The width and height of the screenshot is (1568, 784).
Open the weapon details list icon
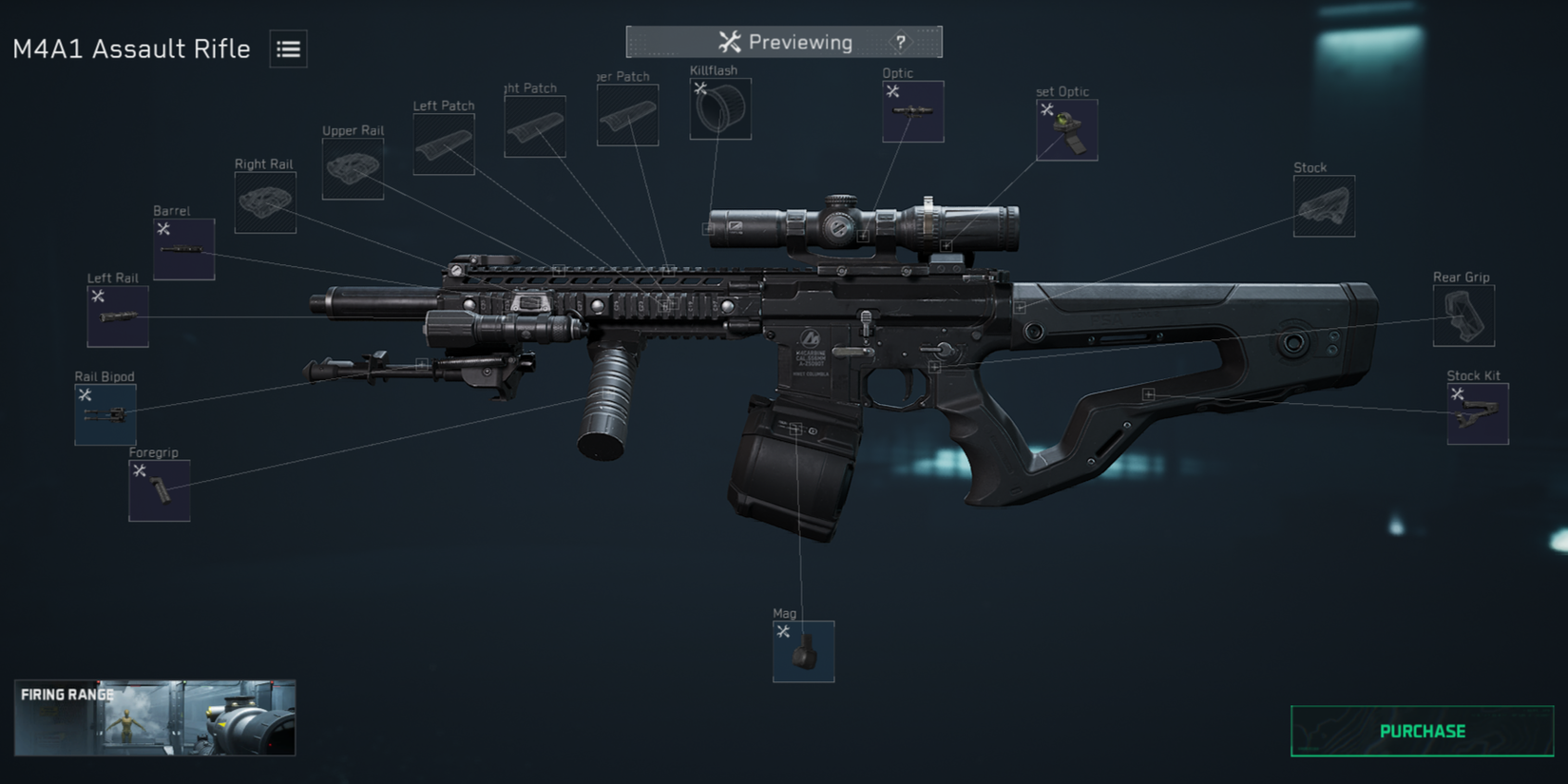pyautogui.click(x=287, y=48)
